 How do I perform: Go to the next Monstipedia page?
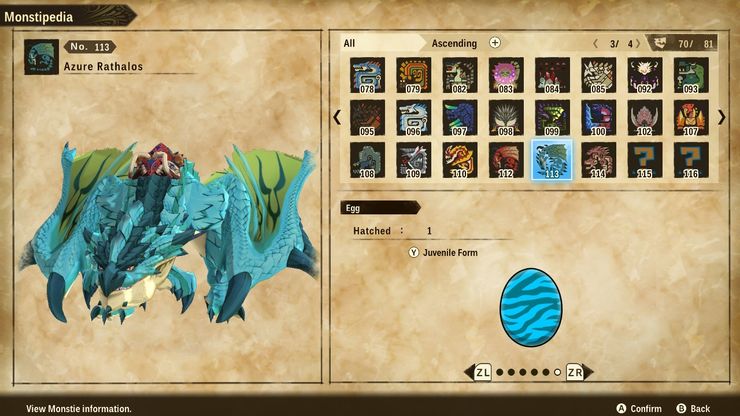pos(721,117)
